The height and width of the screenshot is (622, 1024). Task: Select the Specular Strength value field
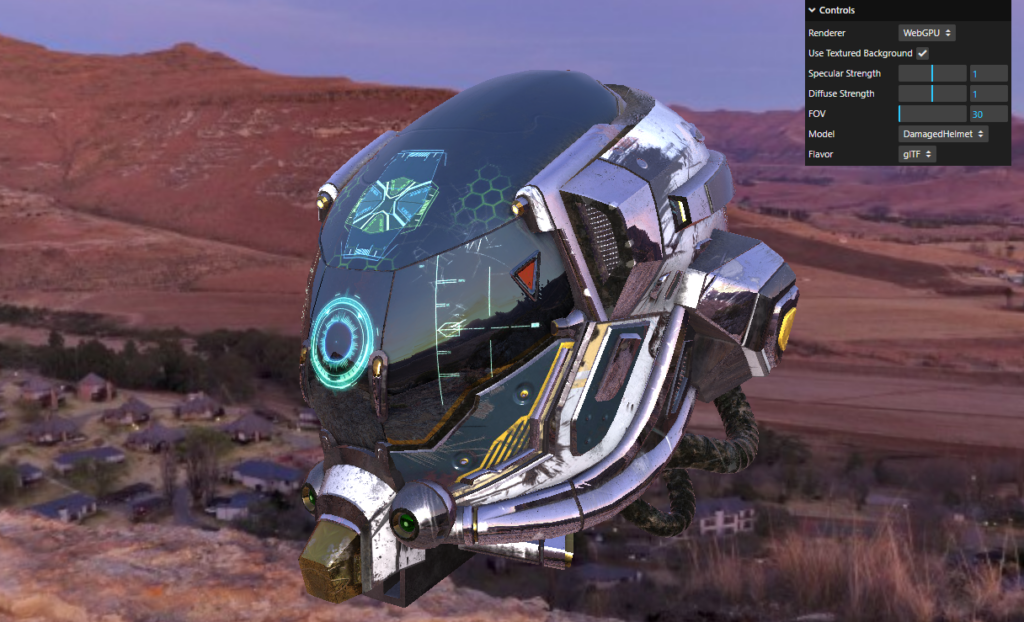(x=988, y=74)
